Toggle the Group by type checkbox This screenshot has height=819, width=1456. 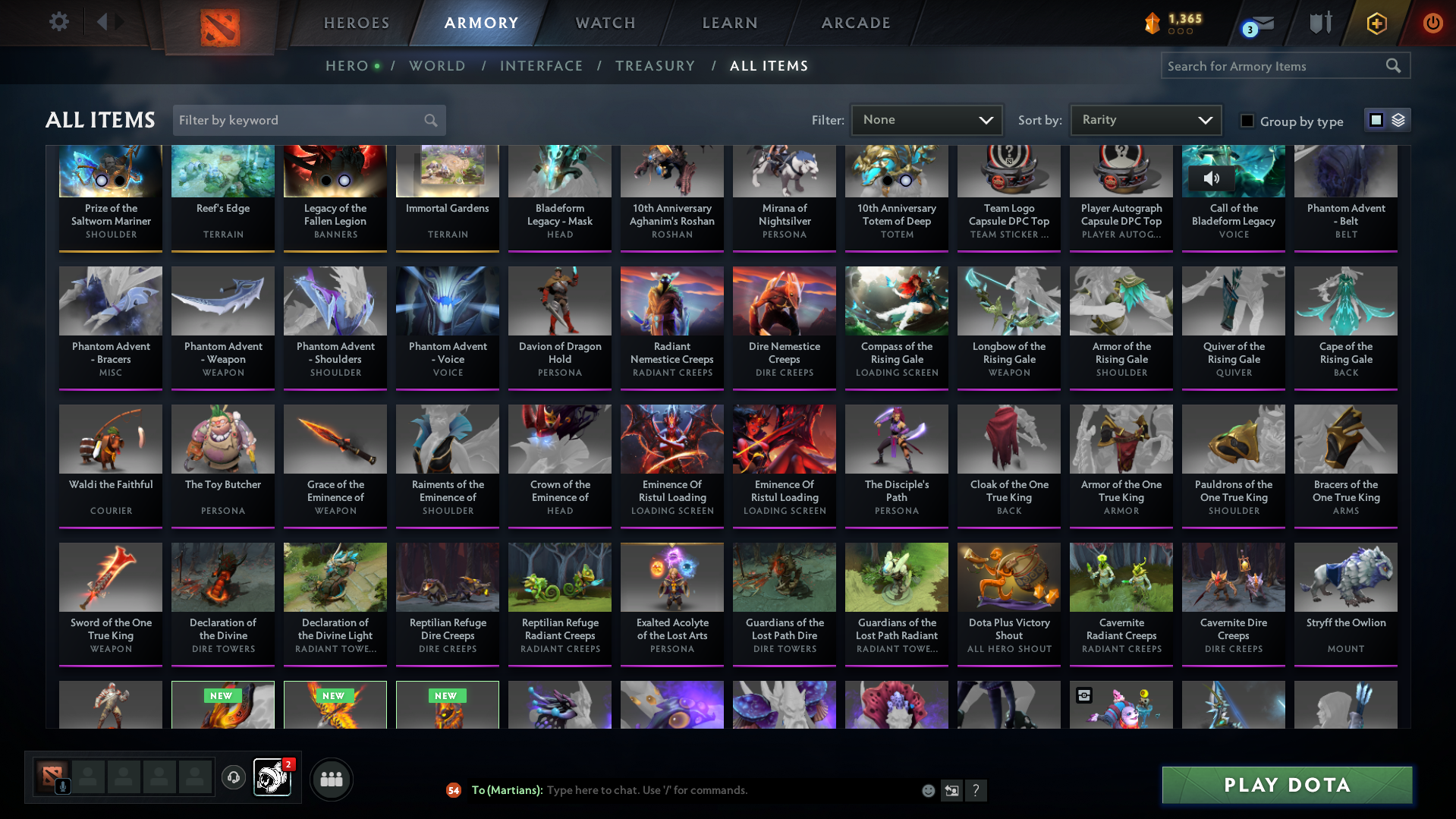coord(1247,121)
